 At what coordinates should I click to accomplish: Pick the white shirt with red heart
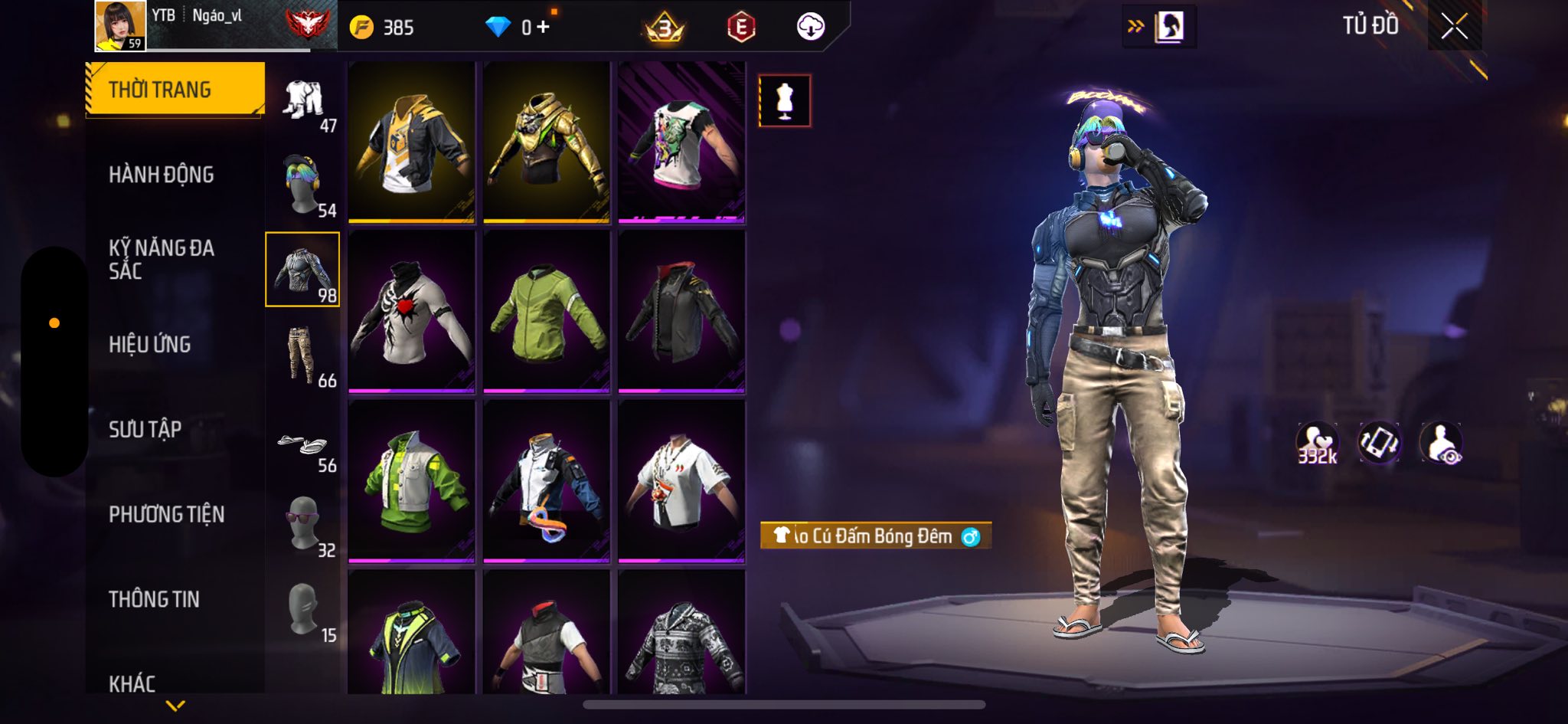(x=411, y=313)
